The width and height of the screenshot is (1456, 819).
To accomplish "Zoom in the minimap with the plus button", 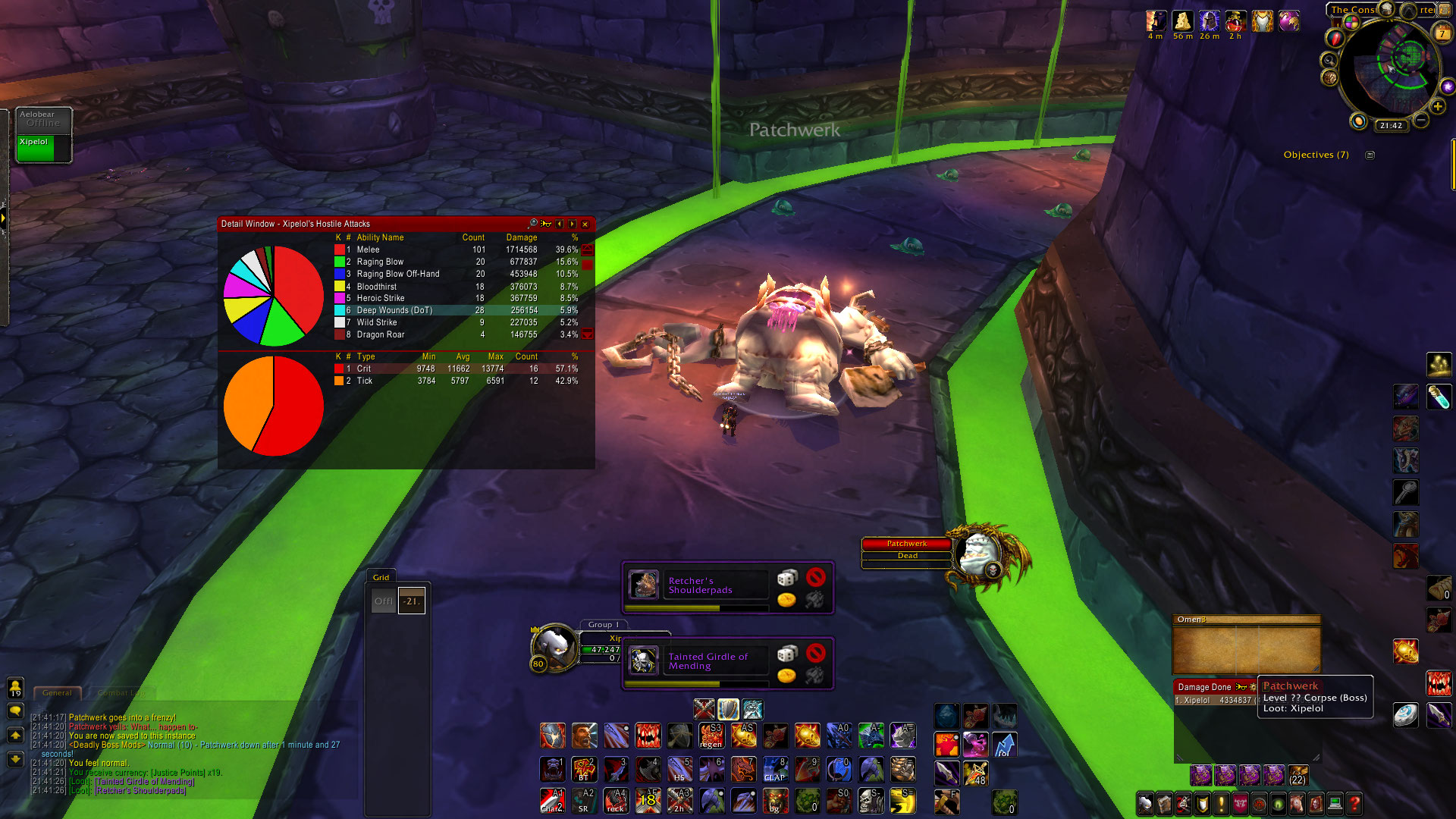I will (x=1437, y=107).
